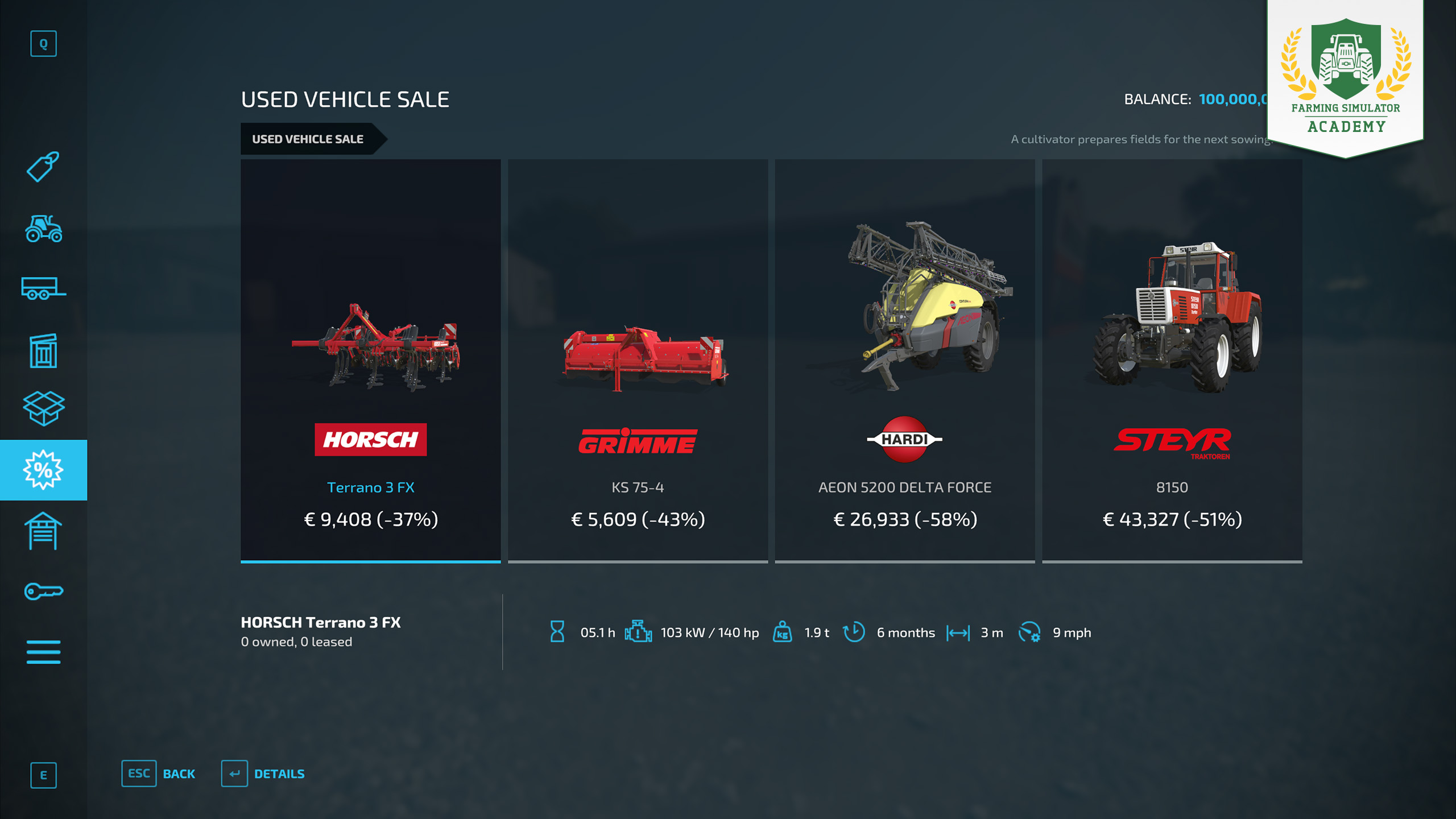Open the garage category icon
This screenshot has height=819, width=1456.
coord(43,531)
